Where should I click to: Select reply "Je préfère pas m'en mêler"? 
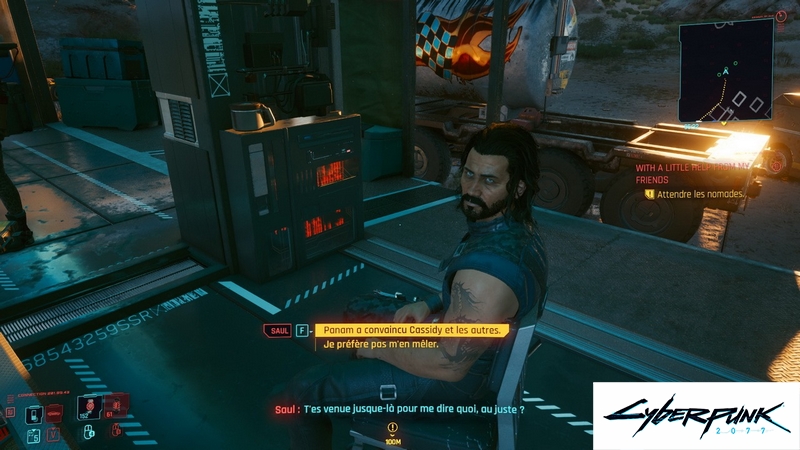click(381, 345)
